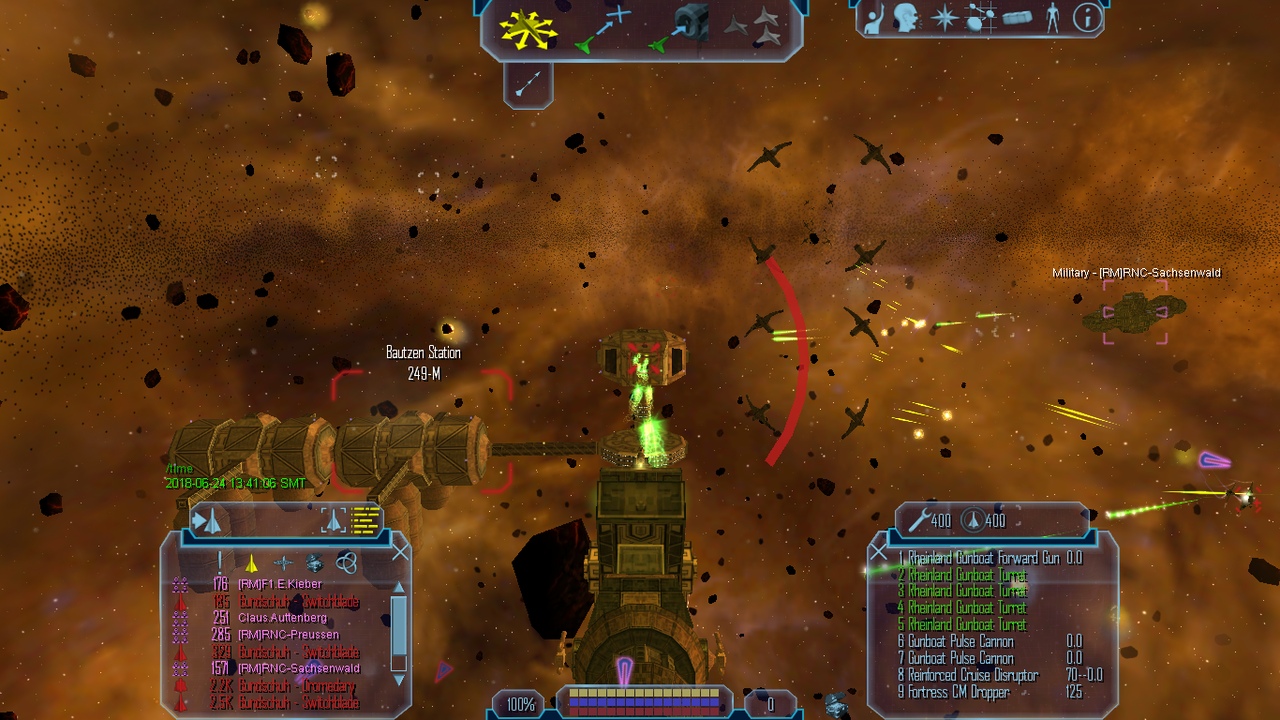This screenshot has height=720, width=1280.
Task: Close the weapons list panel
Action: pyautogui.click(x=878, y=551)
